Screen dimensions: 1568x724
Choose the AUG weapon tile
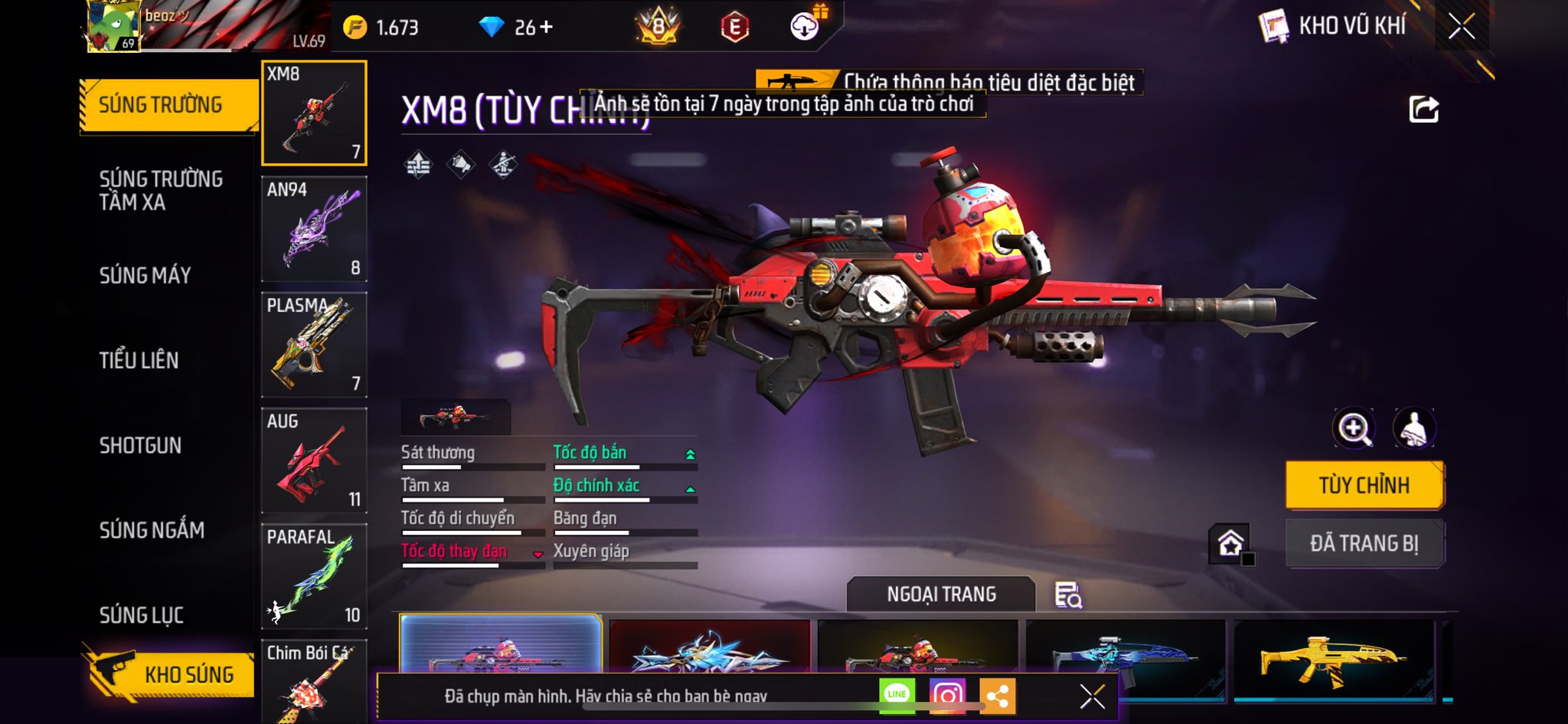(x=314, y=460)
